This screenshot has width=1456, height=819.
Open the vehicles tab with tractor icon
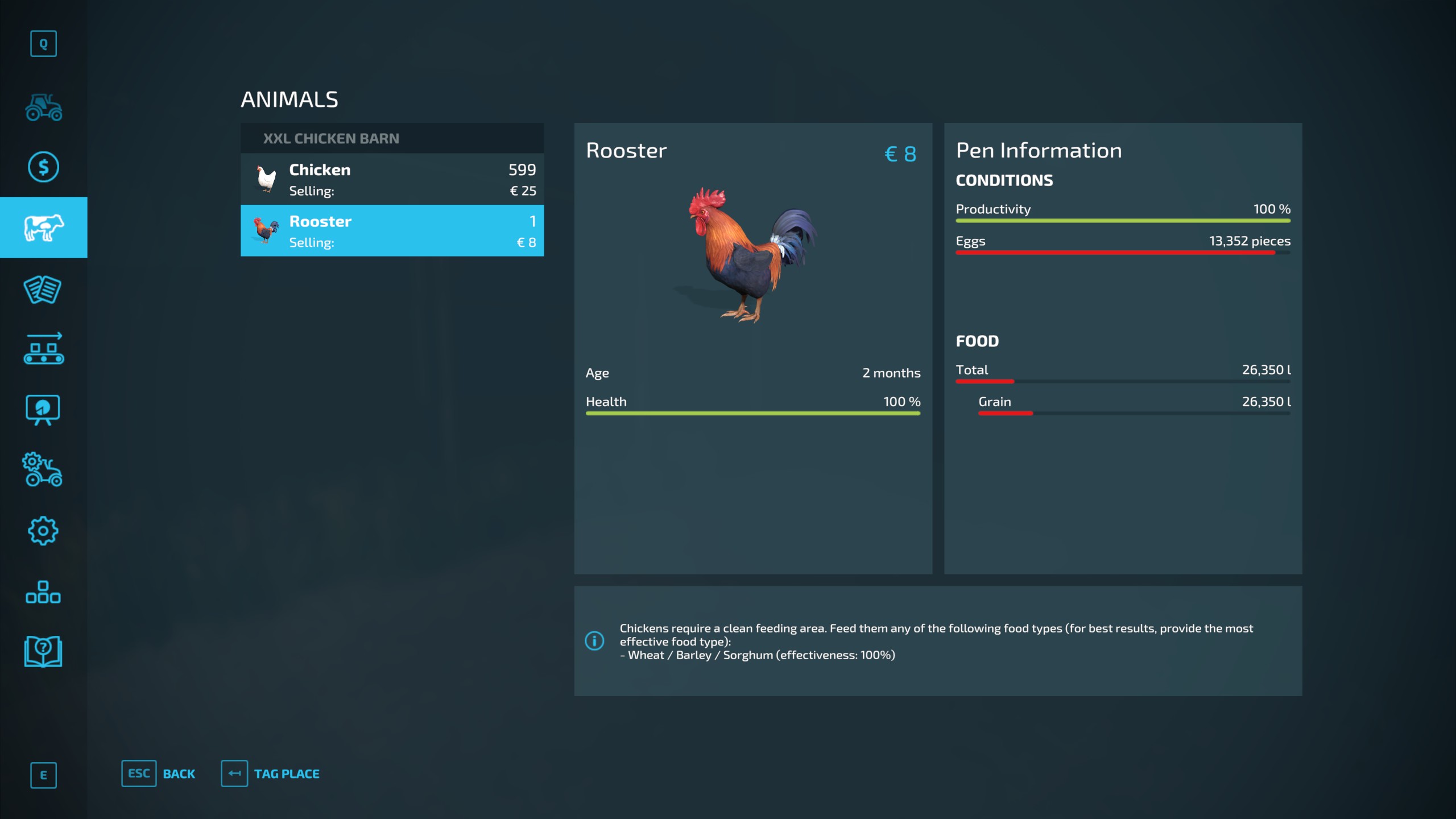click(43, 107)
